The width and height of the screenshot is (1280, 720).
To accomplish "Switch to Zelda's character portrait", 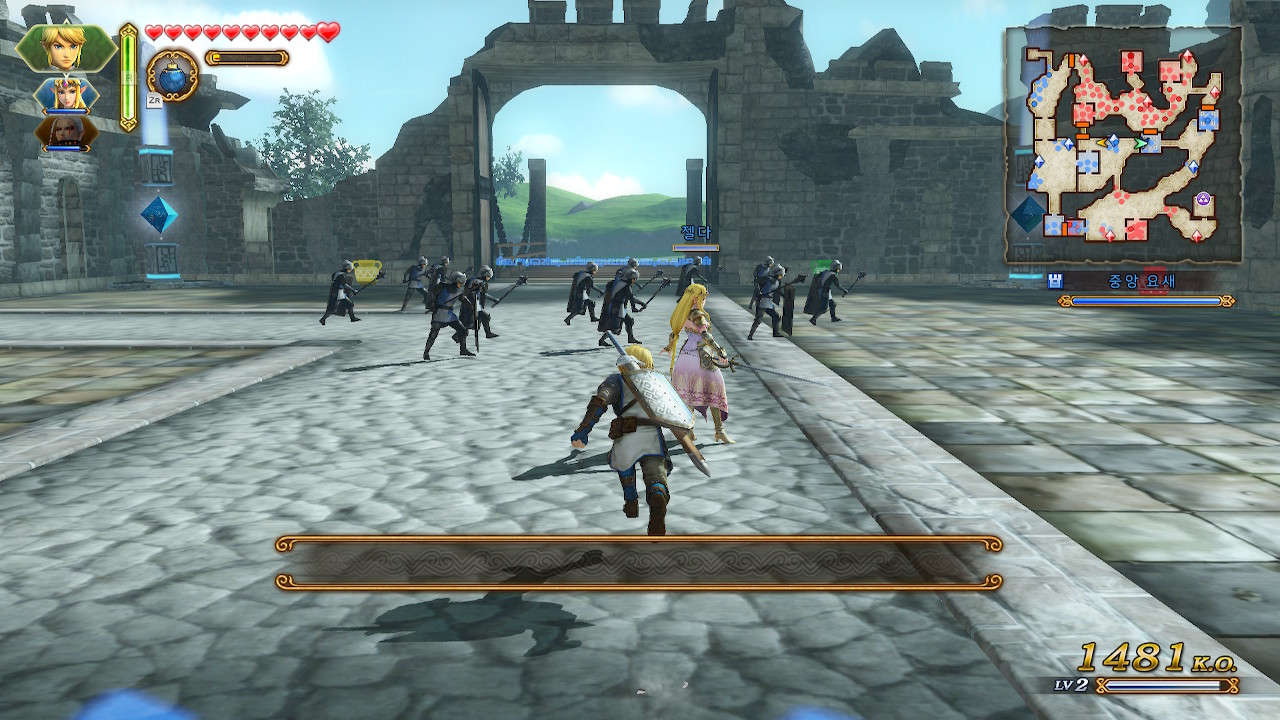I will pos(66,95).
